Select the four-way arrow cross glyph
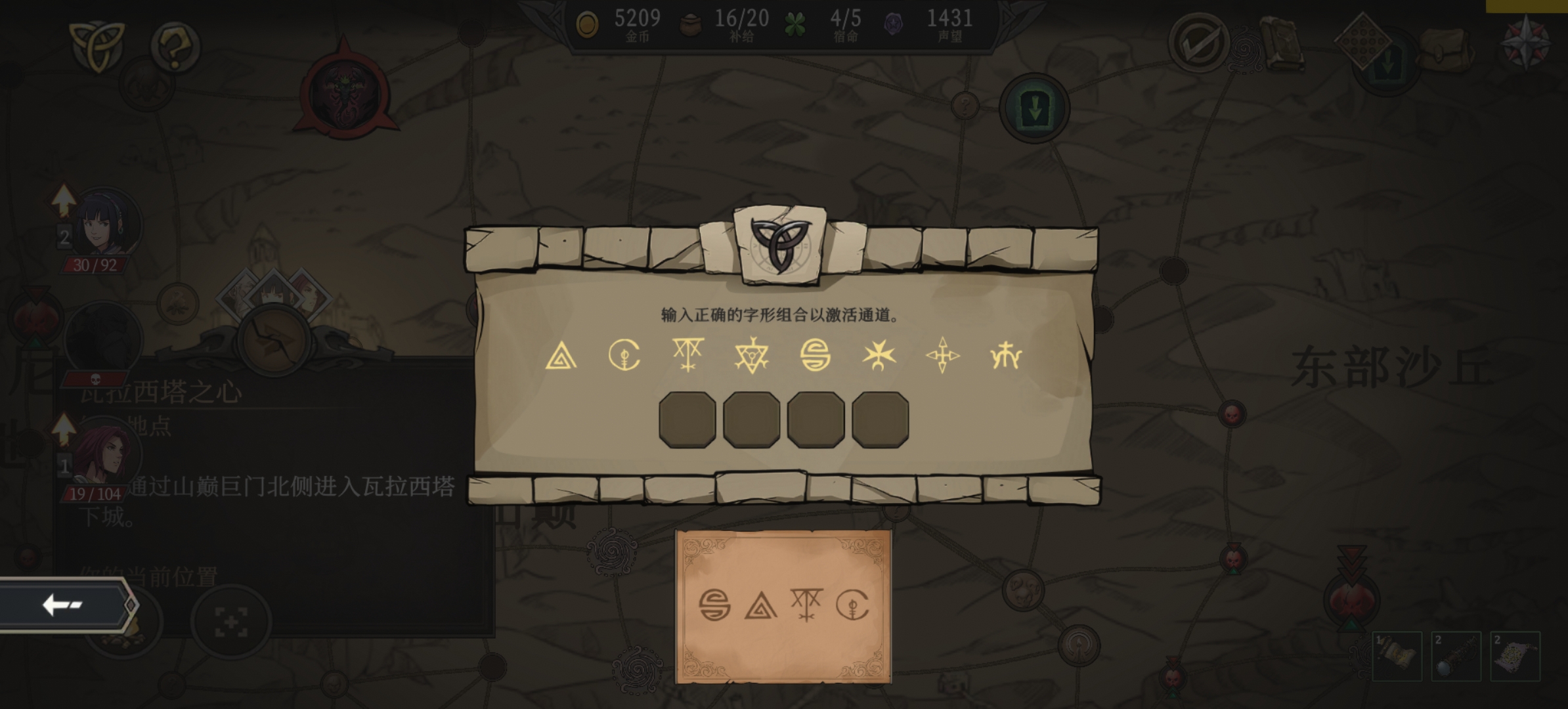Screen dimensions: 1568x709 coord(942,356)
